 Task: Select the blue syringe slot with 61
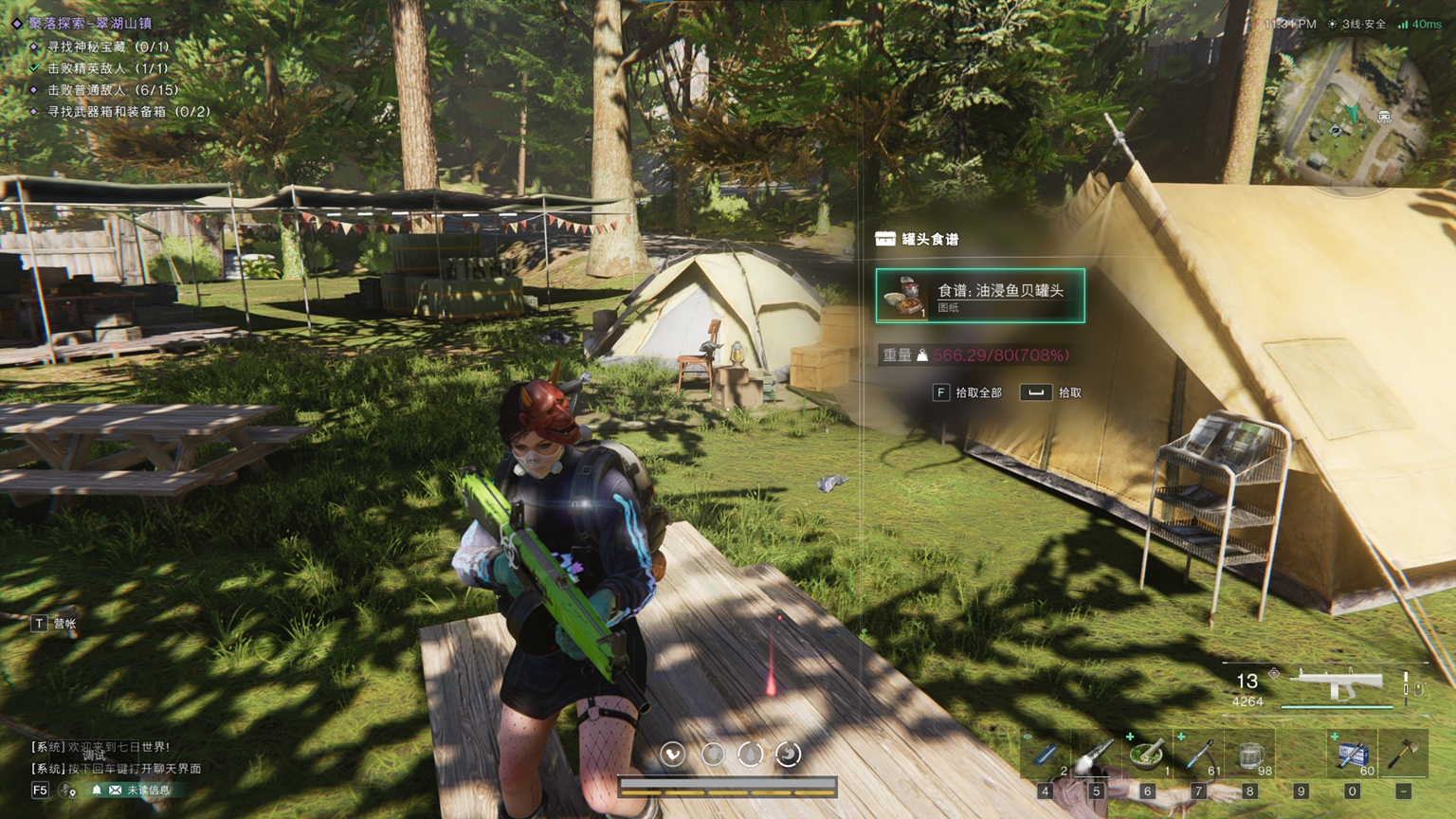tap(1199, 756)
